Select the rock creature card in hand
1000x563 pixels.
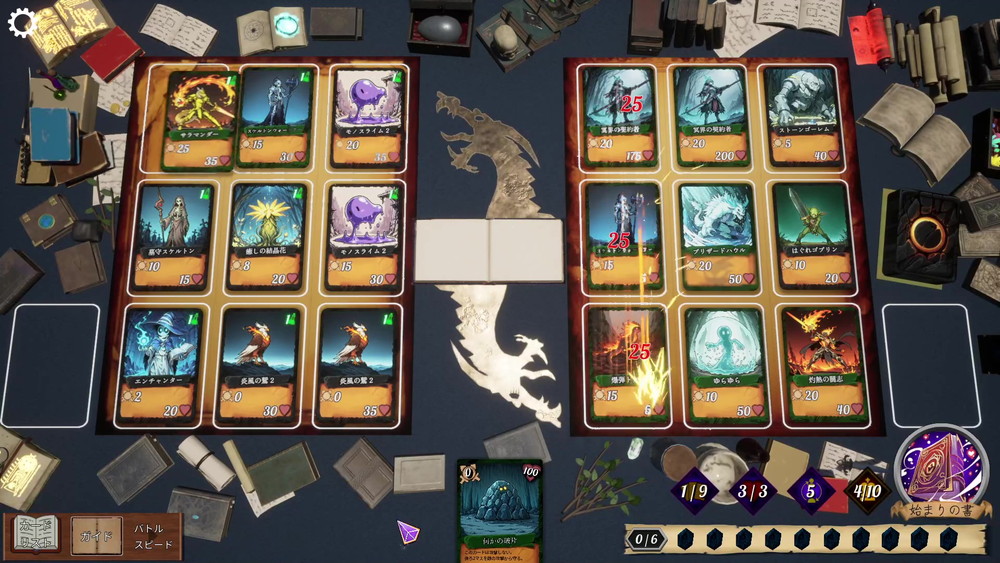tap(500, 510)
